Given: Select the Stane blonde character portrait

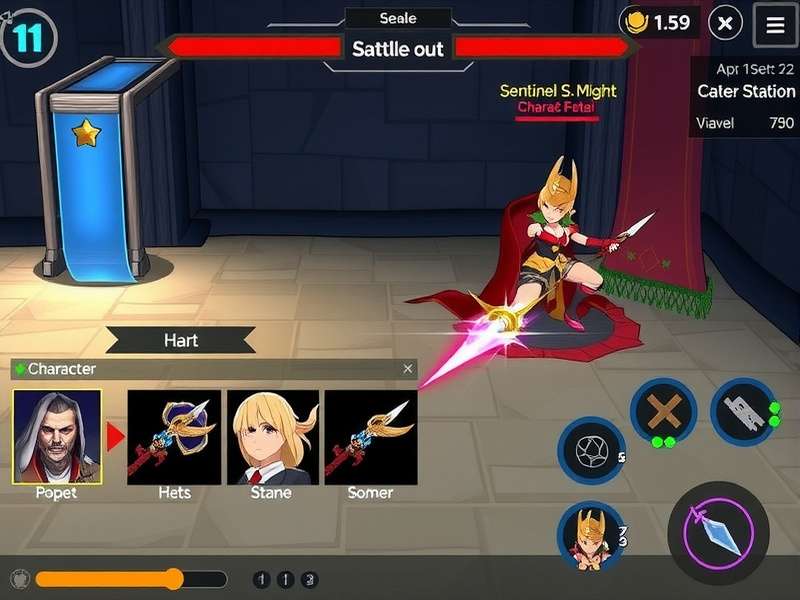Looking at the screenshot, I should click(272, 437).
